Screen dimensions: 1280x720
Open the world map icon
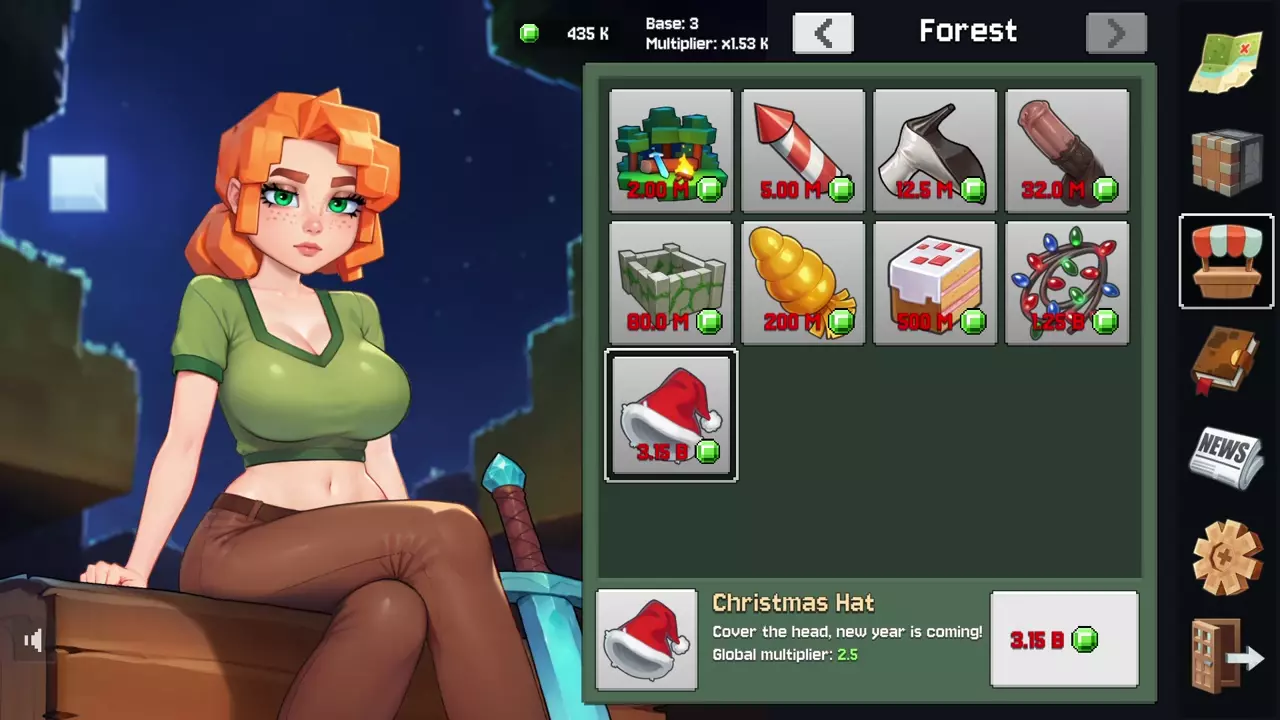1227,62
